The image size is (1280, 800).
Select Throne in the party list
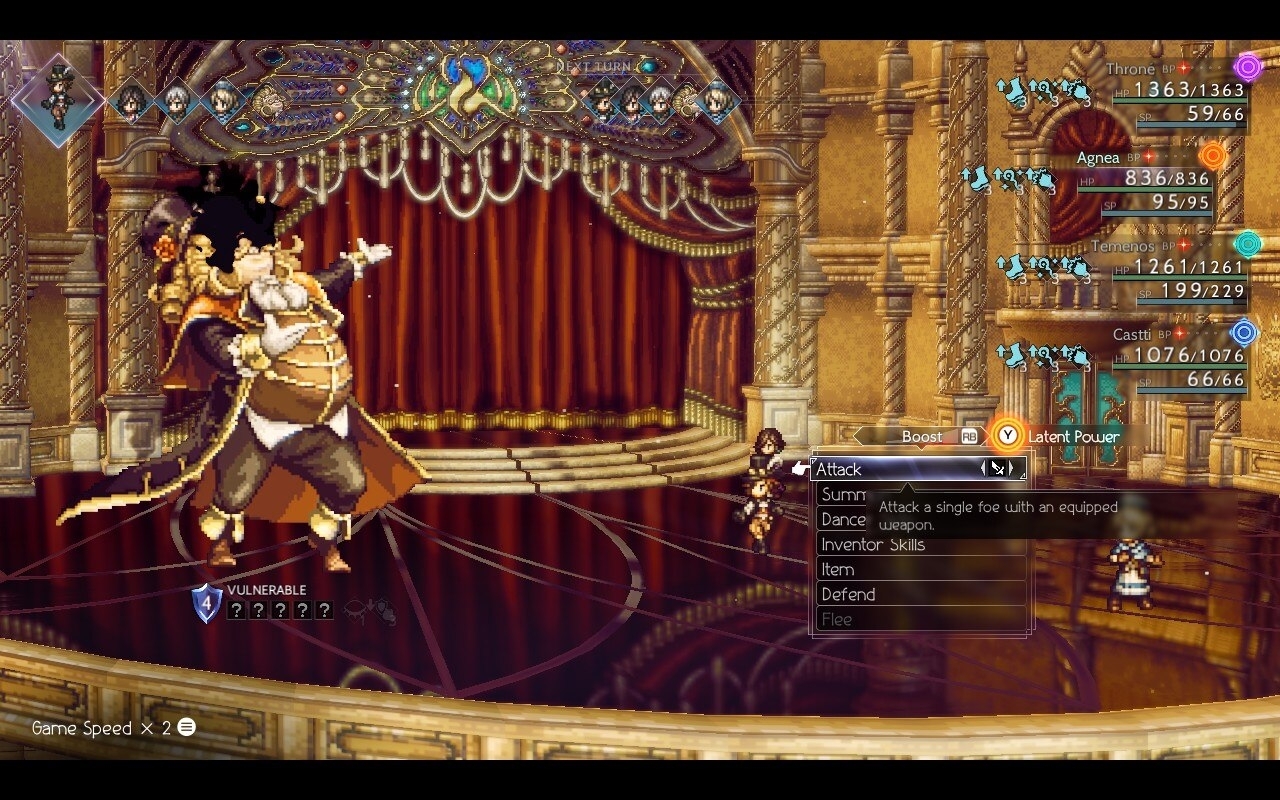coord(1130,70)
